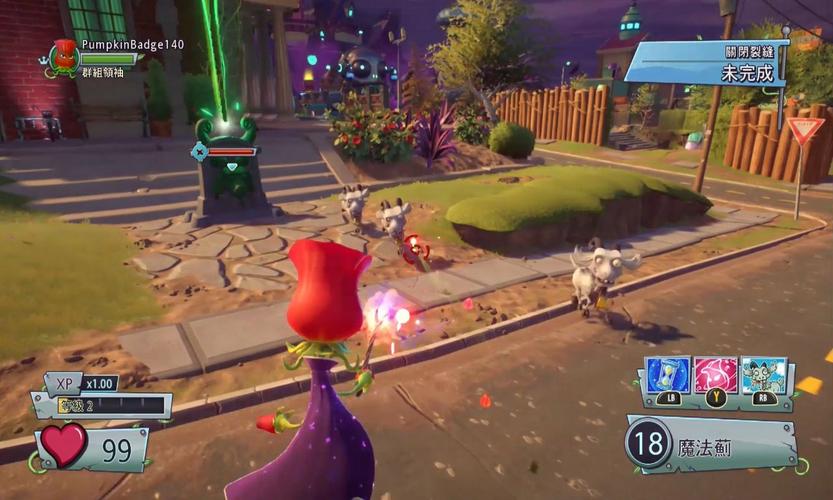The width and height of the screenshot is (833, 500).
Task: Activate the Time Snare hourglass ability
Action: (664, 376)
